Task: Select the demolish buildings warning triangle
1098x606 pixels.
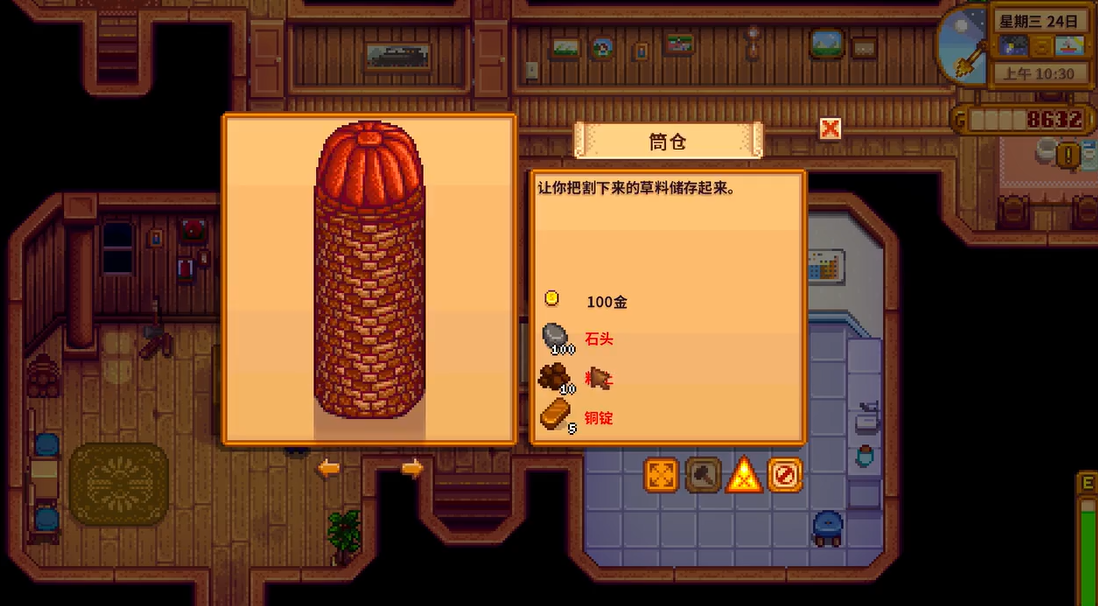Action: (744, 475)
